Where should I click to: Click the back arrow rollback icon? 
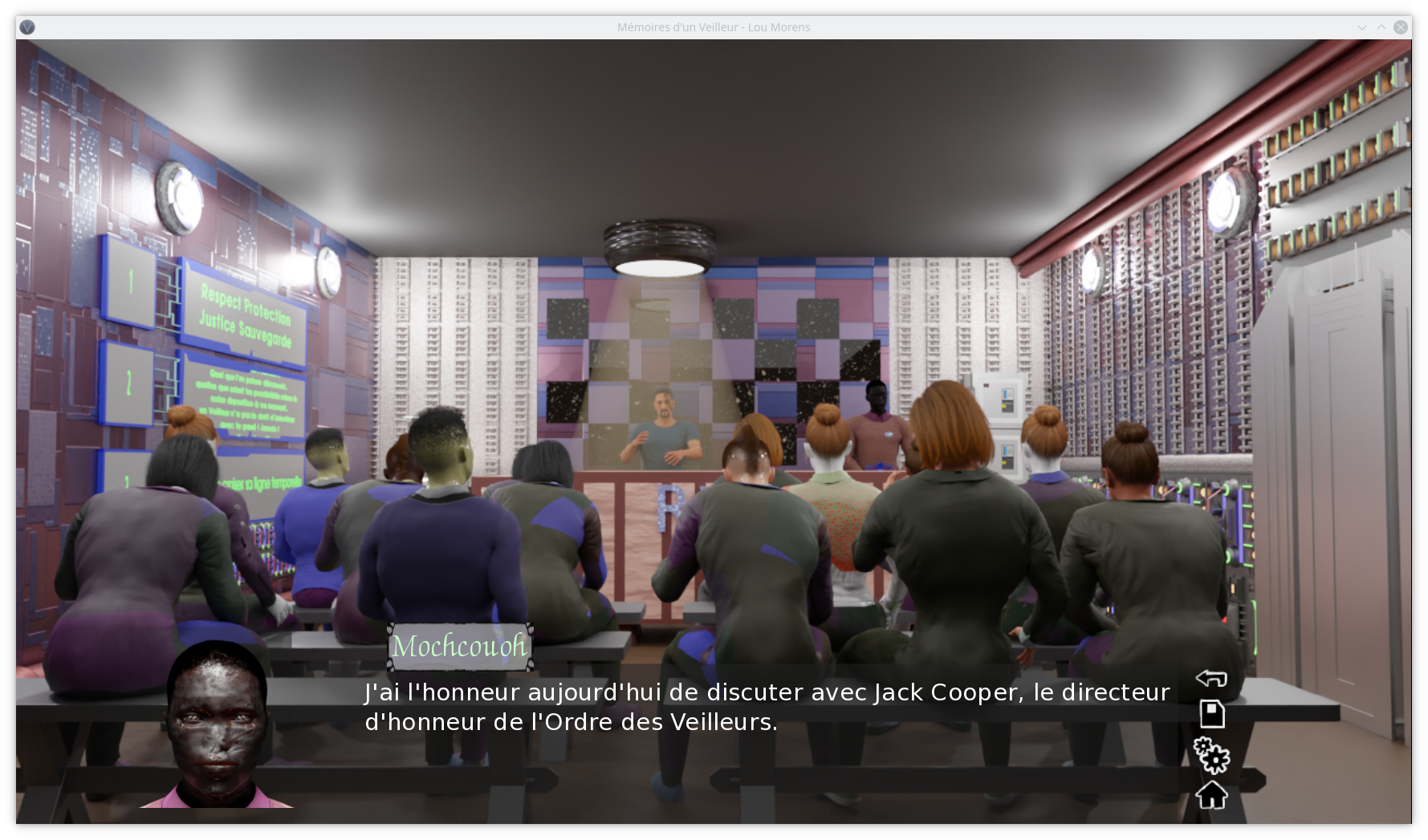pos(1211,679)
